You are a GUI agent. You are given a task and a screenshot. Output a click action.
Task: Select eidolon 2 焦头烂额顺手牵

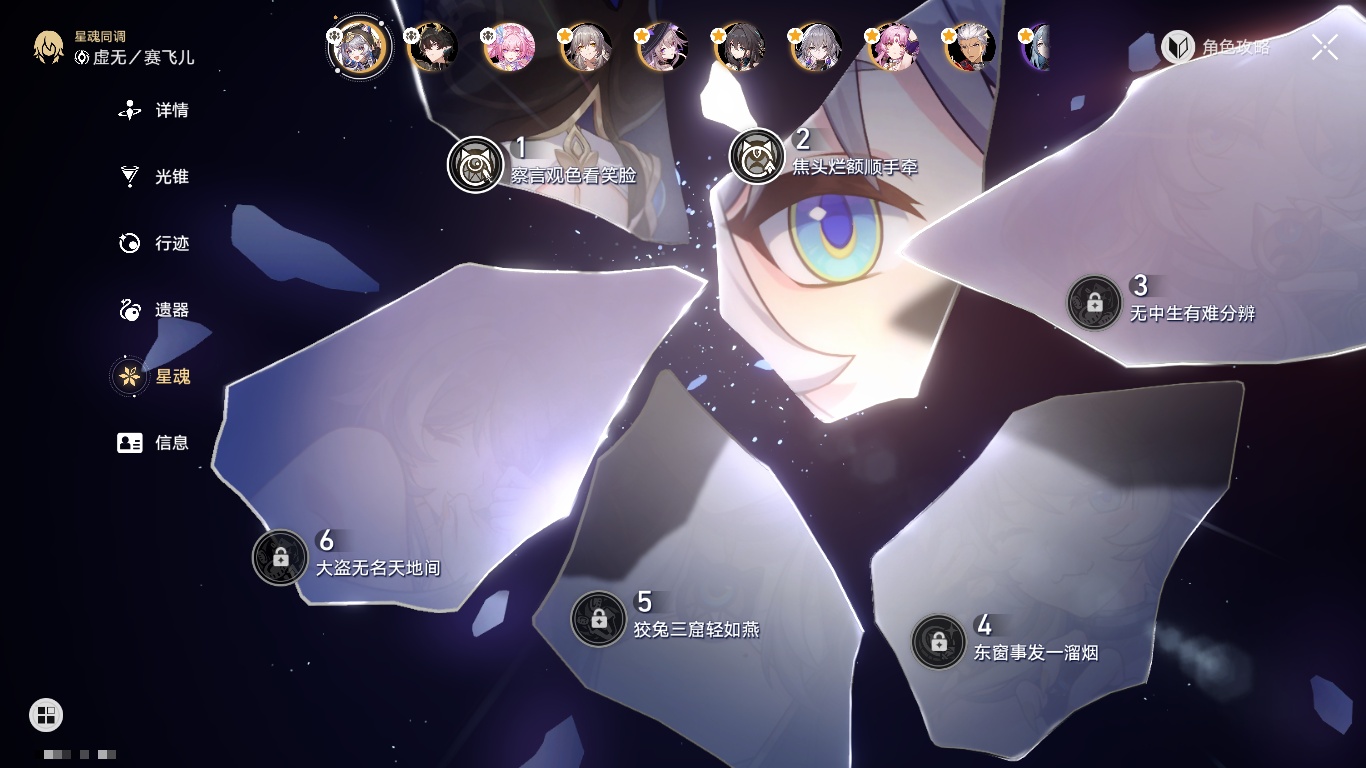[x=757, y=156]
